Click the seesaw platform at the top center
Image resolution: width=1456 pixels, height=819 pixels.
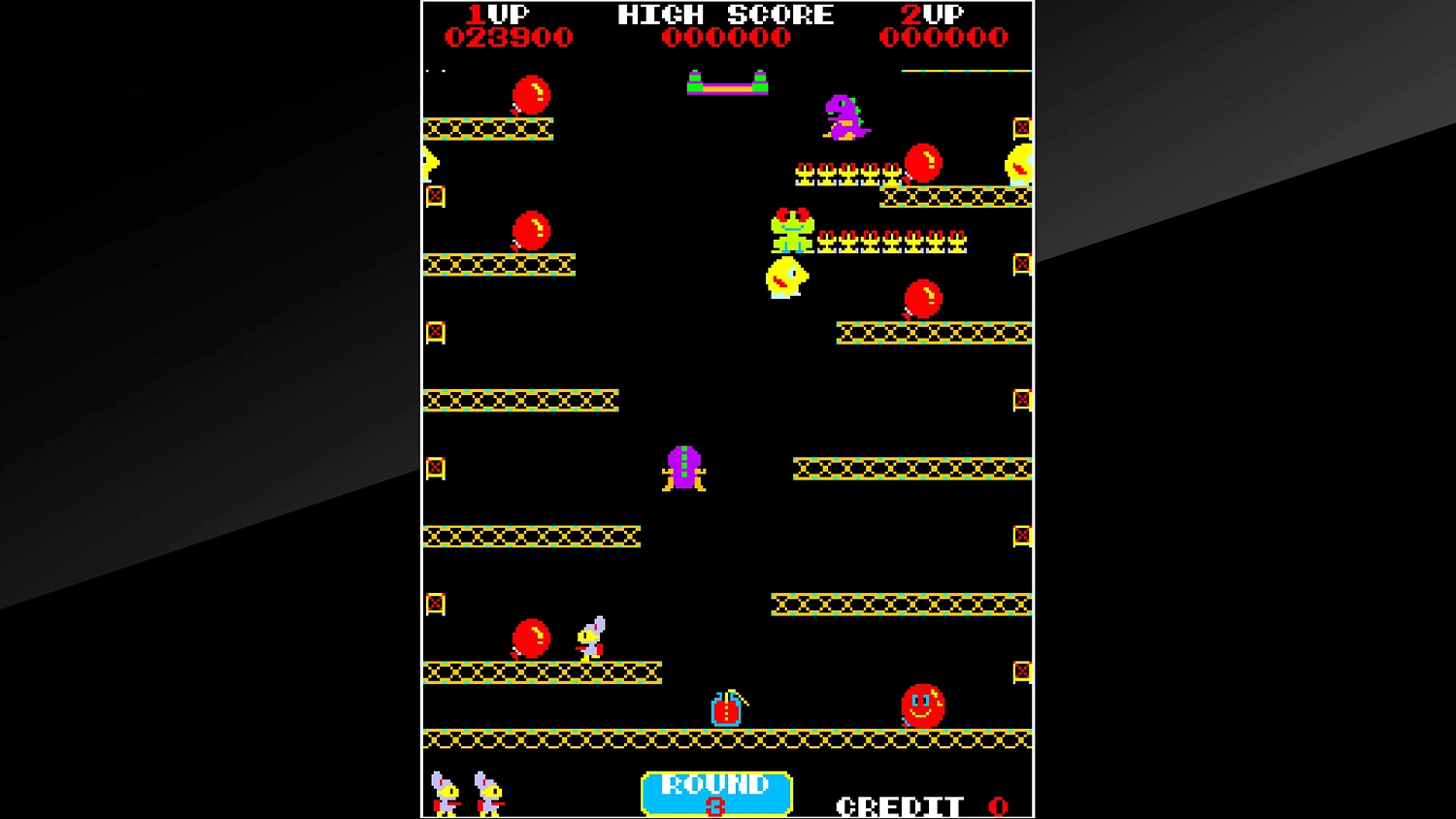728,87
